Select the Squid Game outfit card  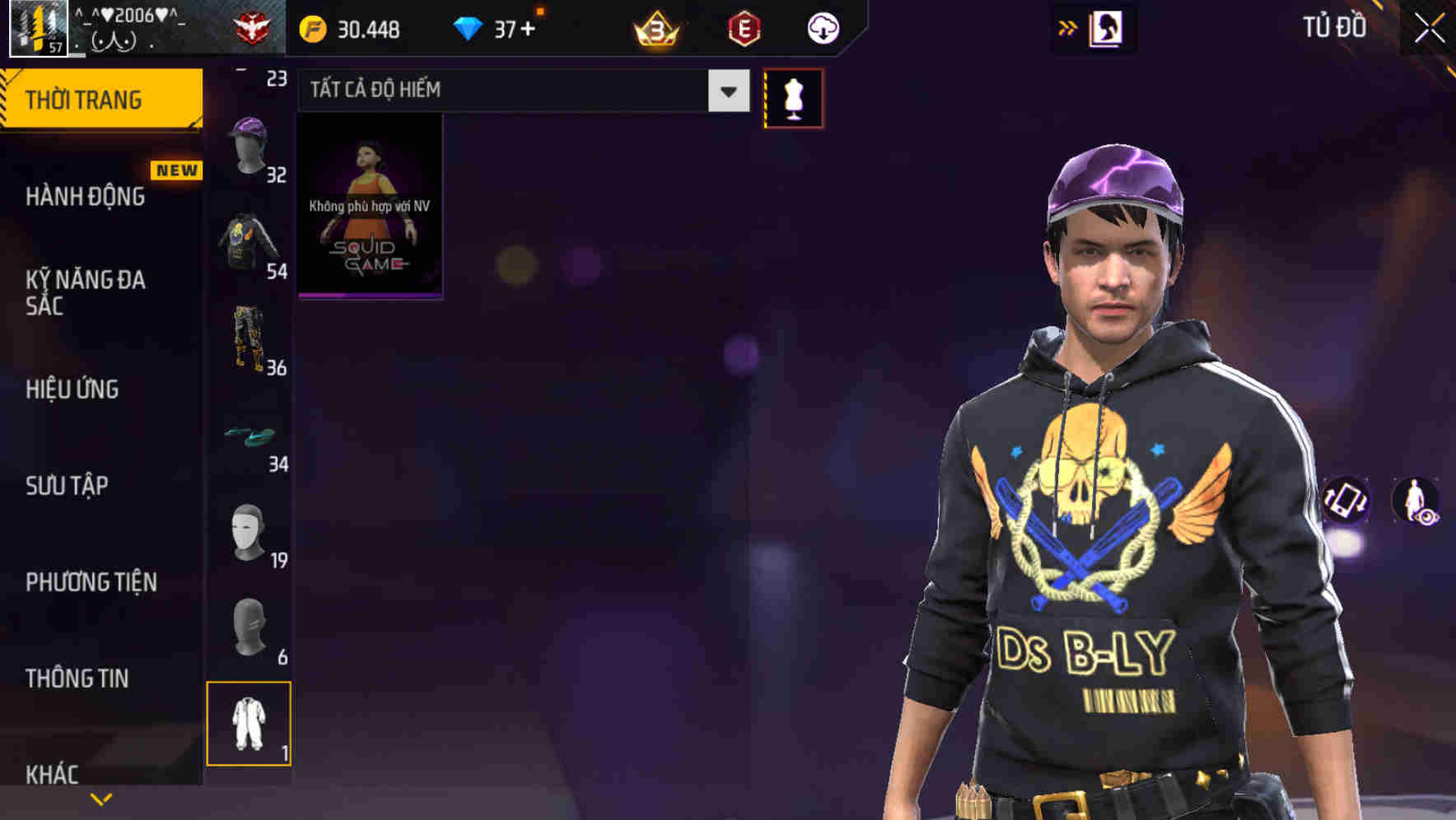coord(369,206)
